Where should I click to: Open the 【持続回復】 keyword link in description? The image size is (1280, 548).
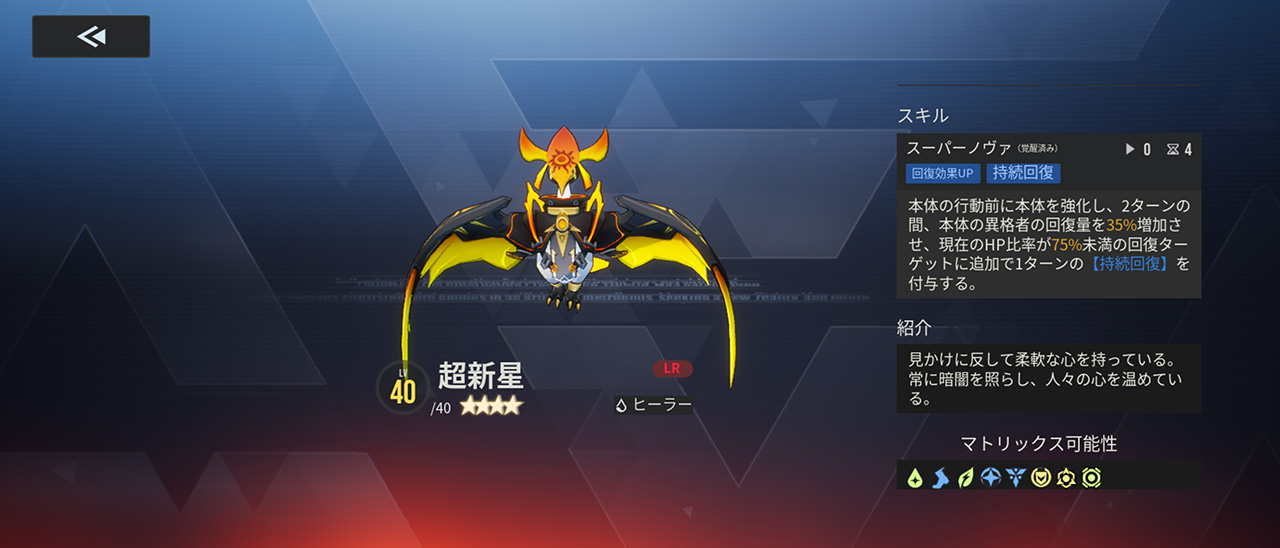[x=1130, y=264]
